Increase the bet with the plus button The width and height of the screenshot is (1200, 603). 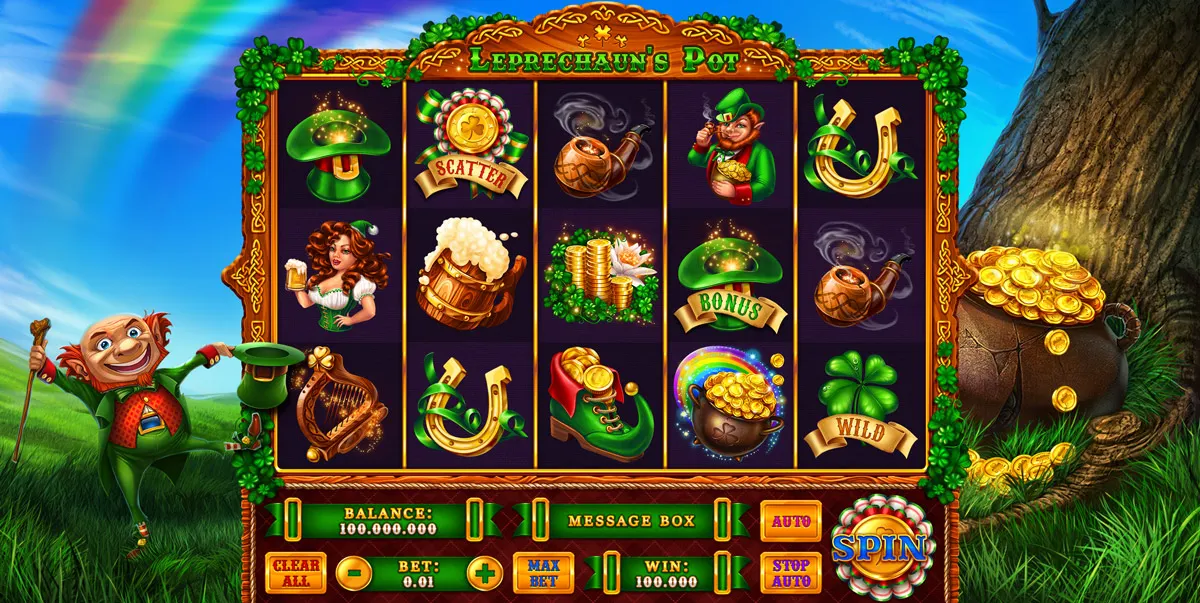pyautogui.click(x=485, y=574)
